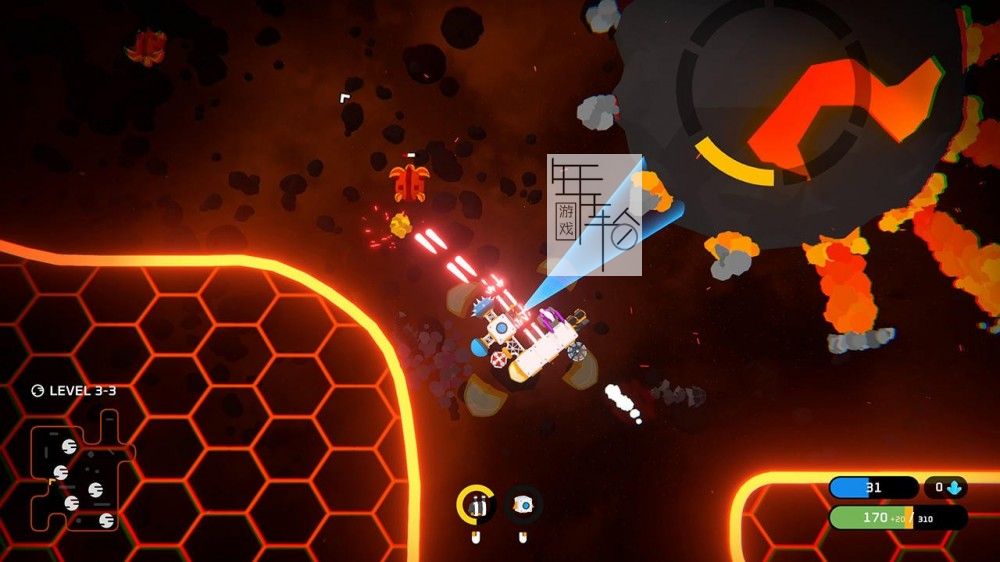Click the Level 3-3 indicator
Screen dimensions: 1000x562
pyautogui.click(x=74, y=391)
